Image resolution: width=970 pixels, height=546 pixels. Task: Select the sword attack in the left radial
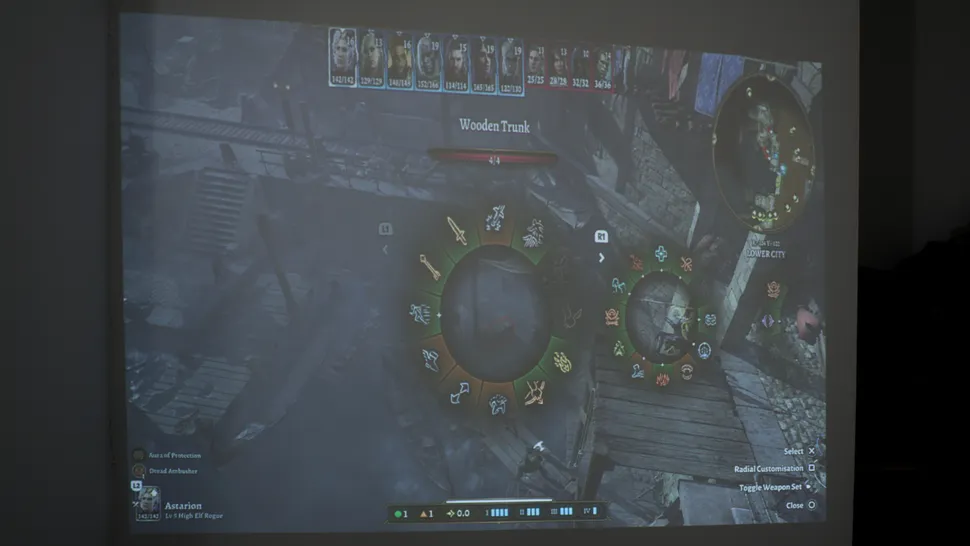pos(456,231)
